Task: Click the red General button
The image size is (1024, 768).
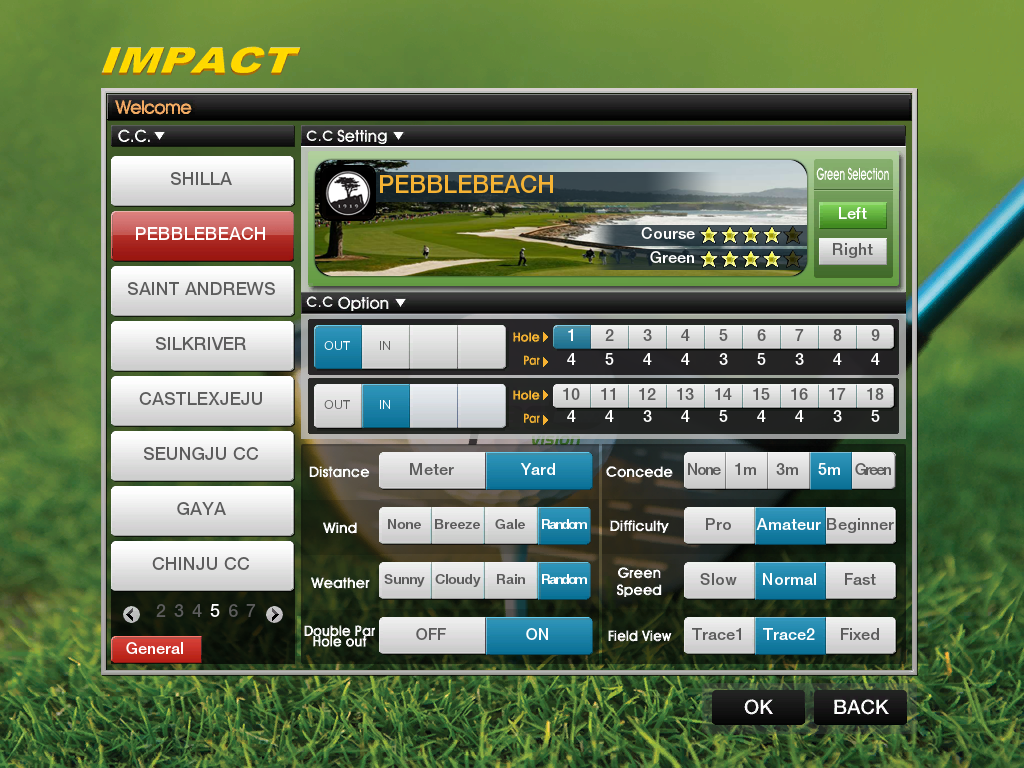Action: (155, 649)
